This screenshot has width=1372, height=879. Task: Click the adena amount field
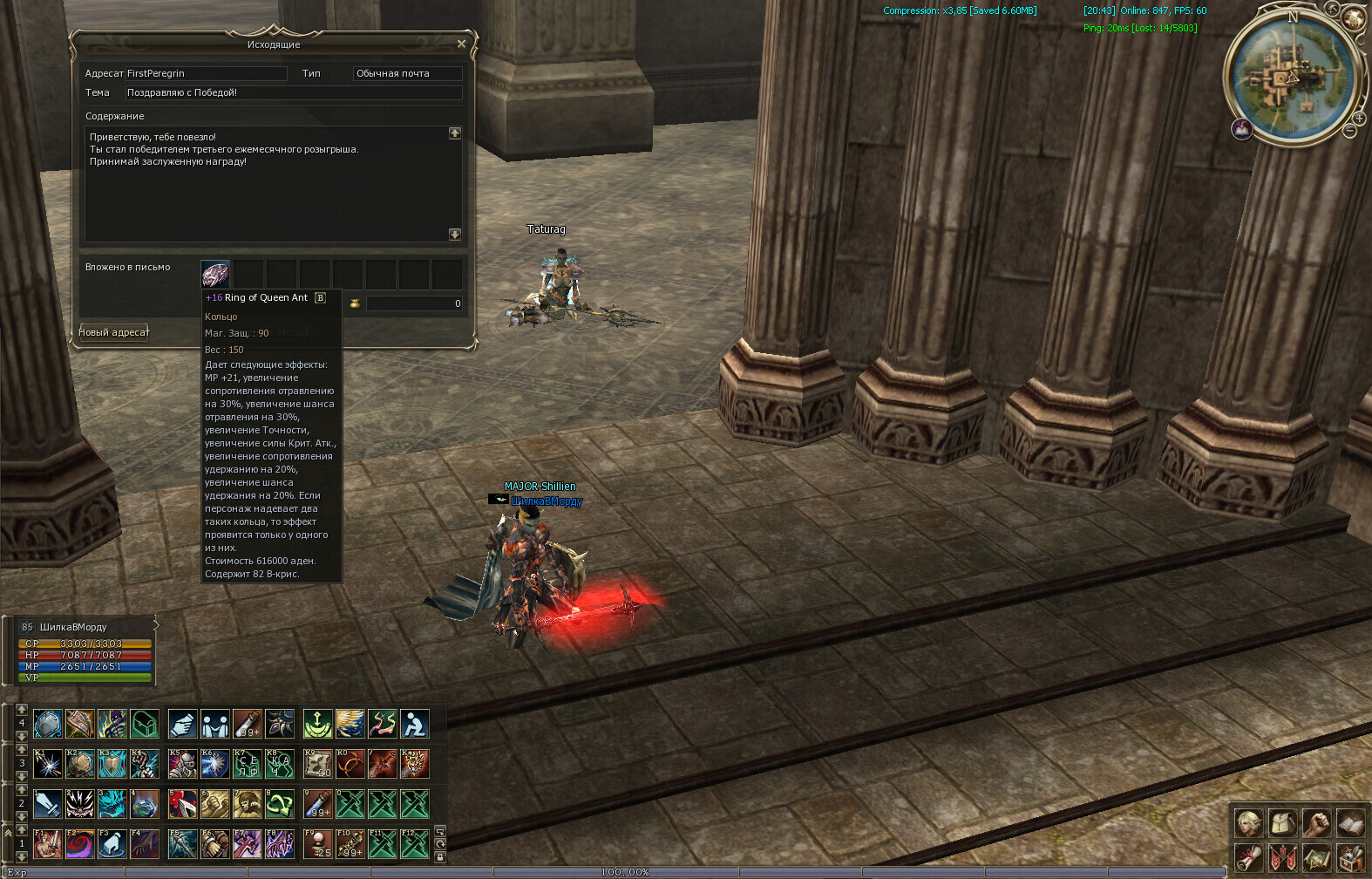coord(414,303)
